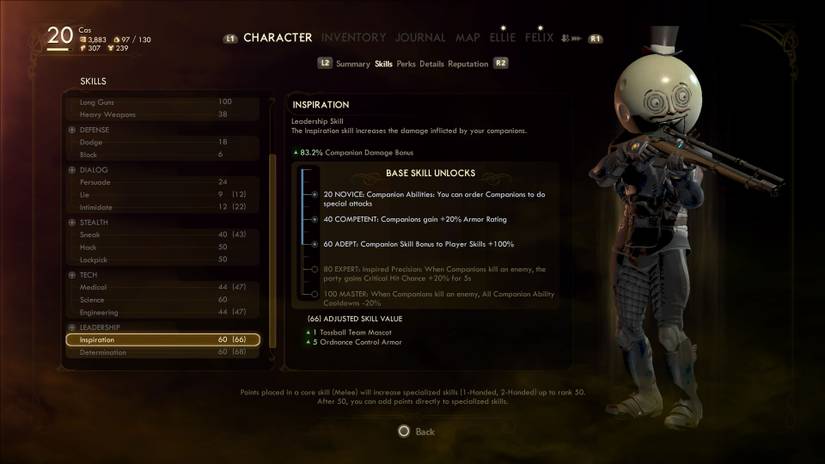Open the Map tab
825x464 pixels.
coord(468,38)
